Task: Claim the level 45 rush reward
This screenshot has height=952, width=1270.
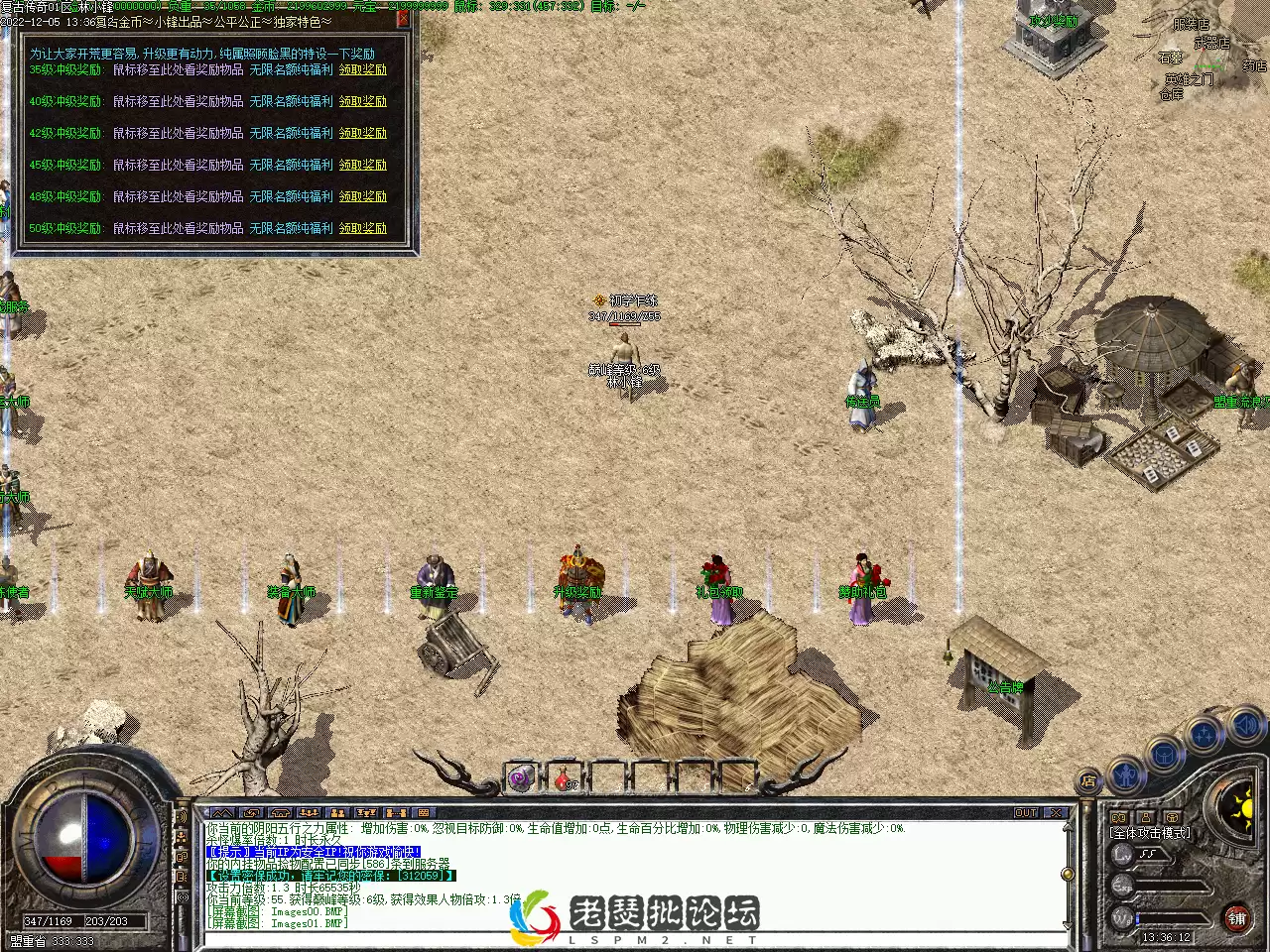Action: click(363, 166)
